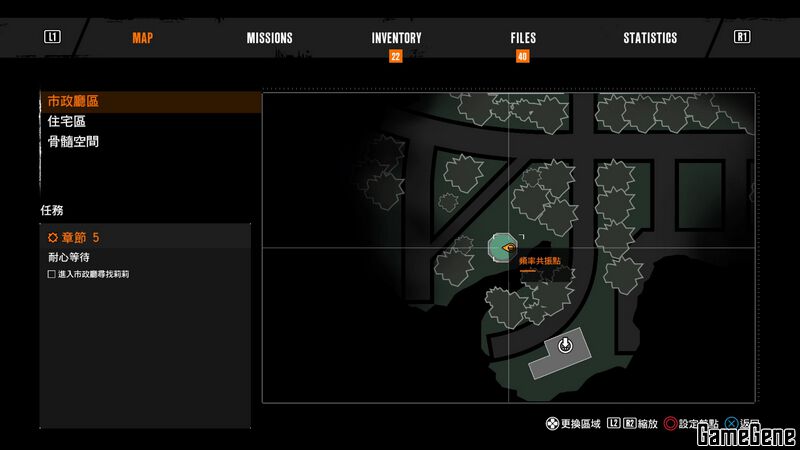Viewport: 800px width, 450px height.
Task: Select the 骨髓空間 map area
Action: (x=74, y=141)
